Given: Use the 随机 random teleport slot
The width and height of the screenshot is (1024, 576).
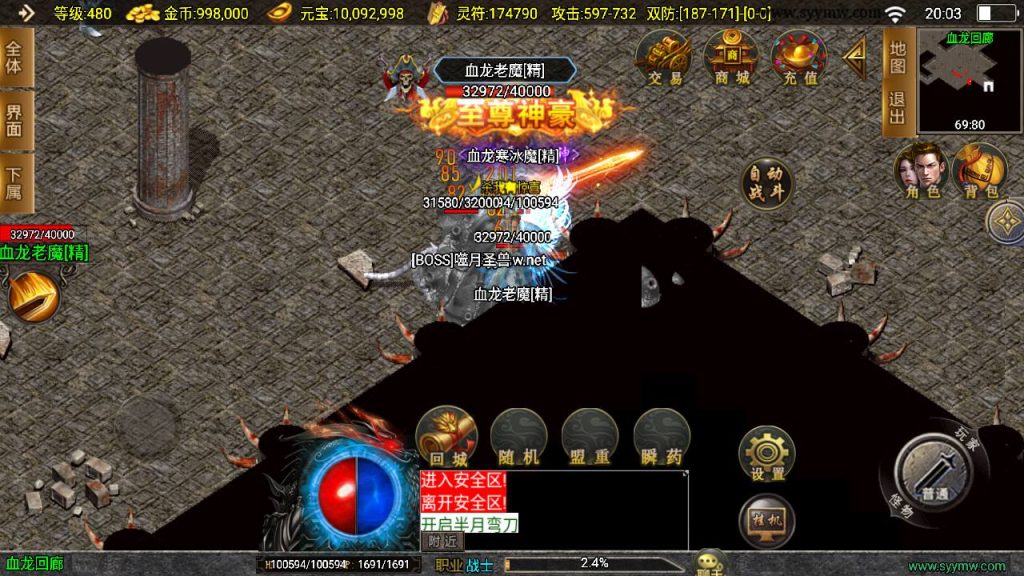Looking at the screenshot, I should click(x=518, y=436).
